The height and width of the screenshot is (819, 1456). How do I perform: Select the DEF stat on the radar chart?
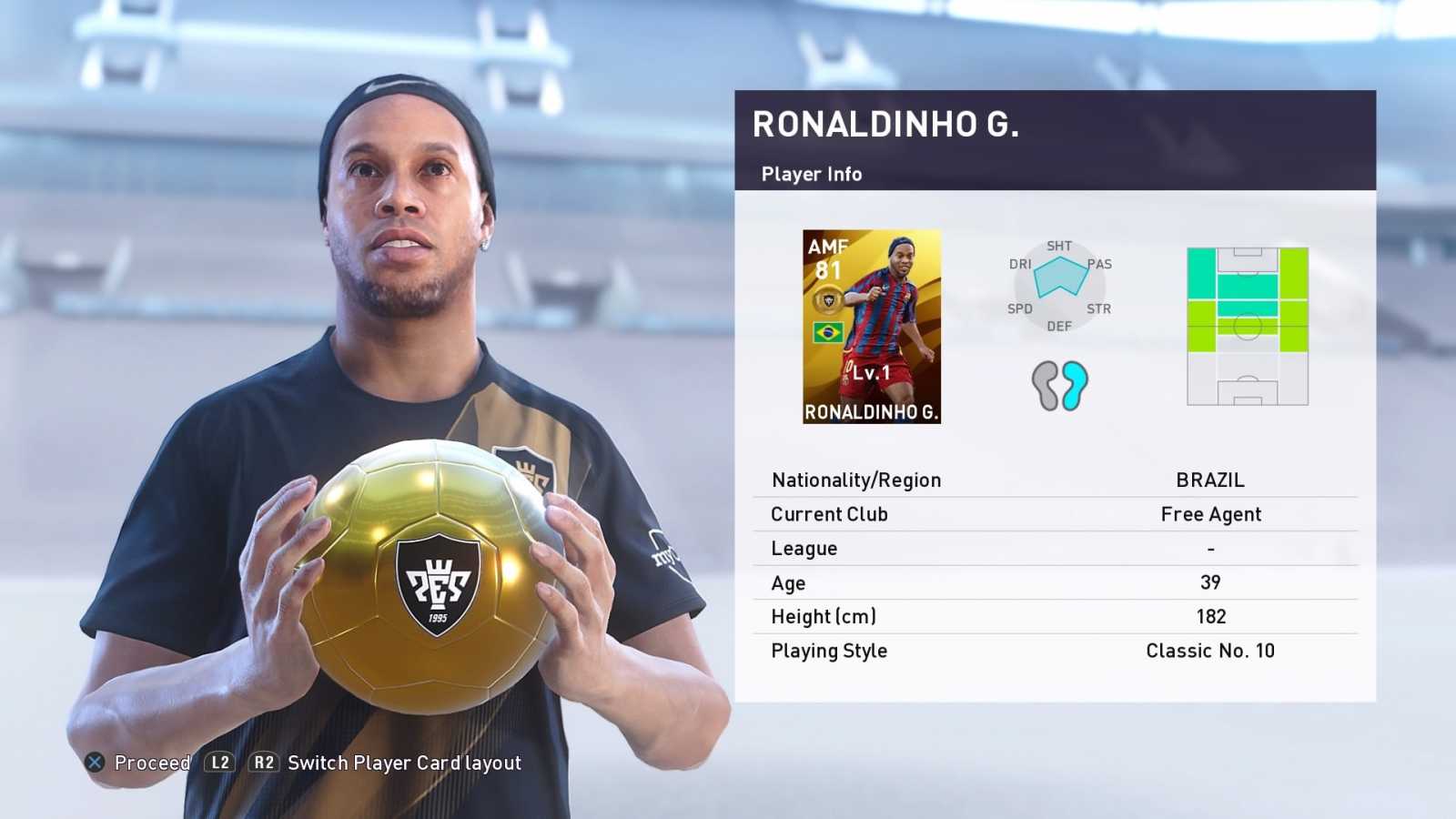point(1058,325)
